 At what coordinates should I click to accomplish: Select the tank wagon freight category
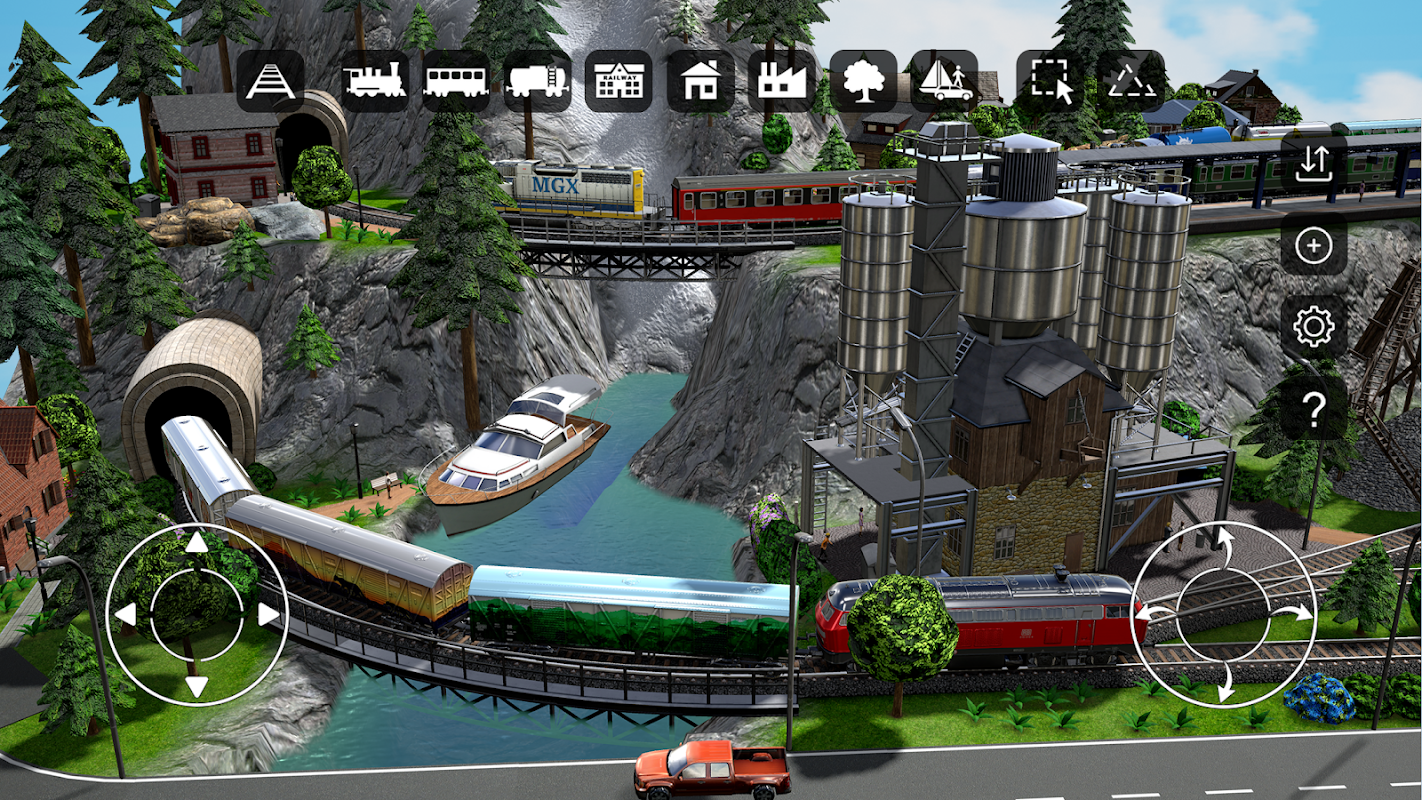coord(537,81)
